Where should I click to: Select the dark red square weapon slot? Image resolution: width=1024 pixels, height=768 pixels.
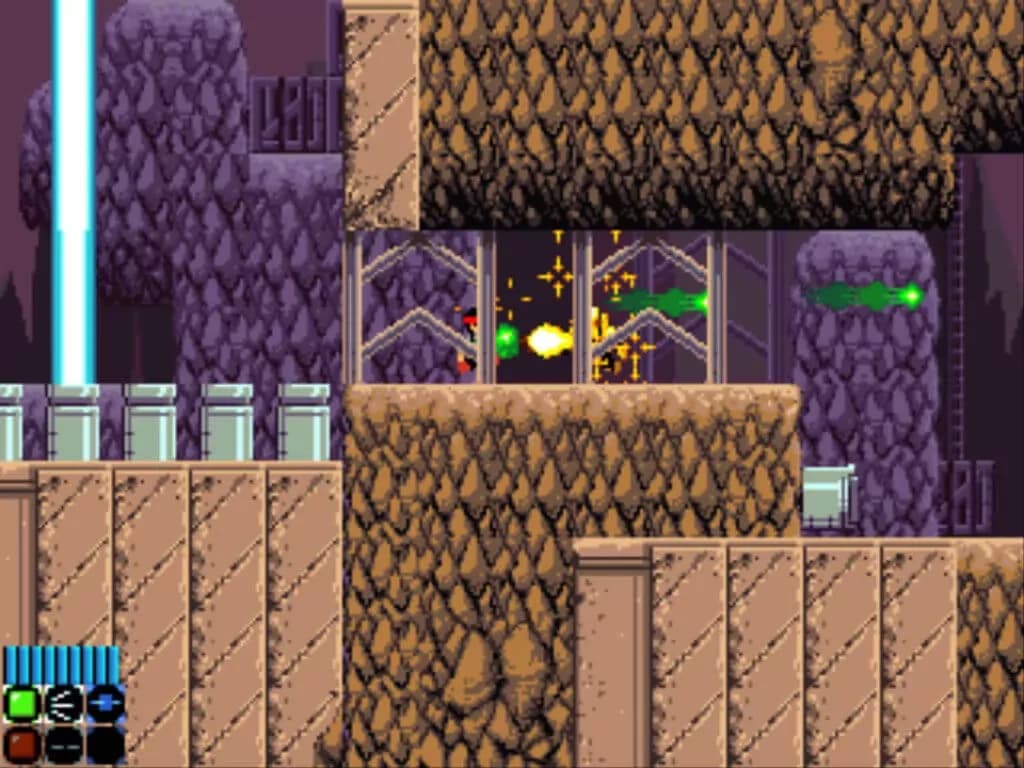tap(22, 744)
